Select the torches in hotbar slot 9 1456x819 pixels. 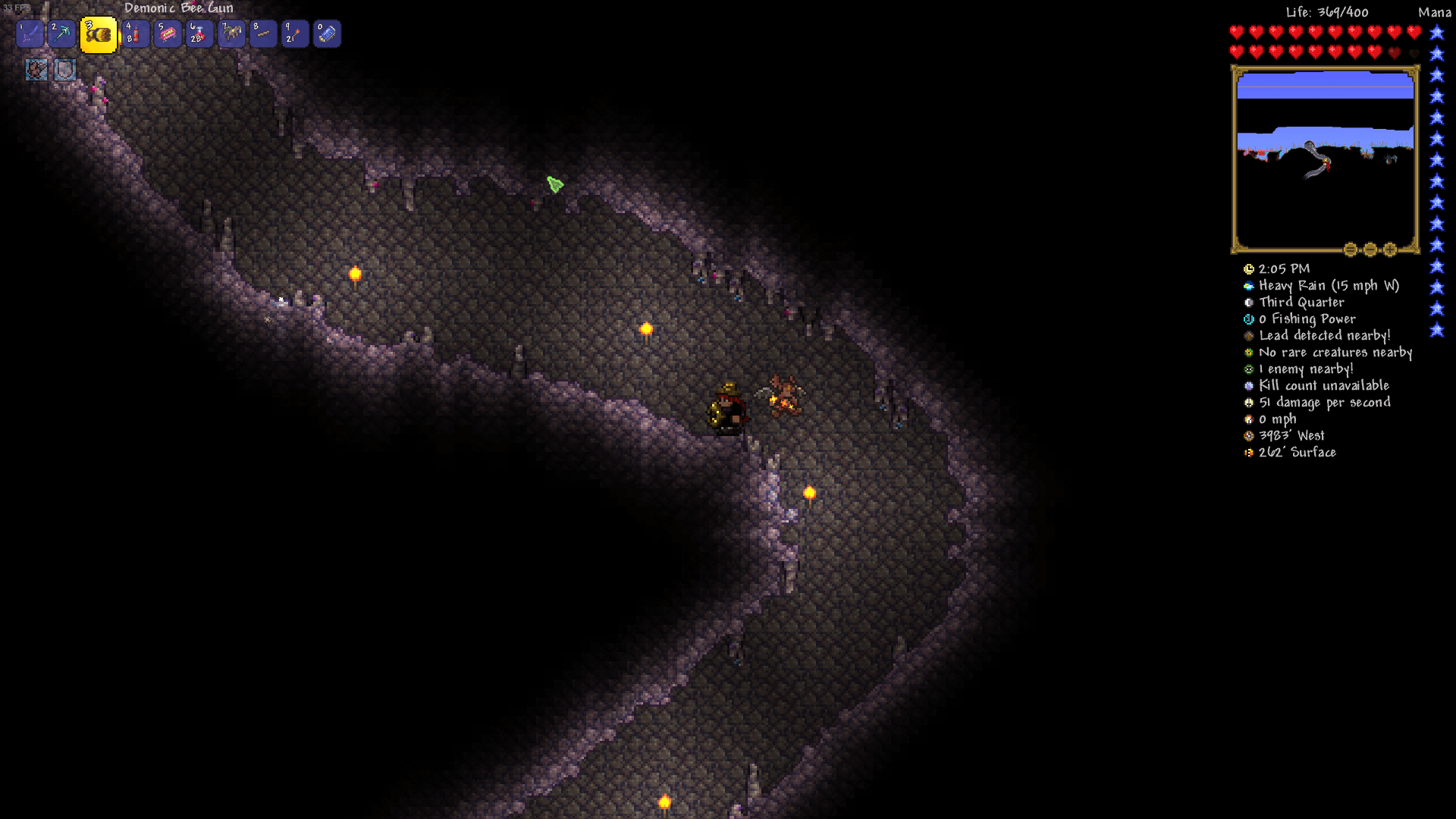tap(295, 33)
